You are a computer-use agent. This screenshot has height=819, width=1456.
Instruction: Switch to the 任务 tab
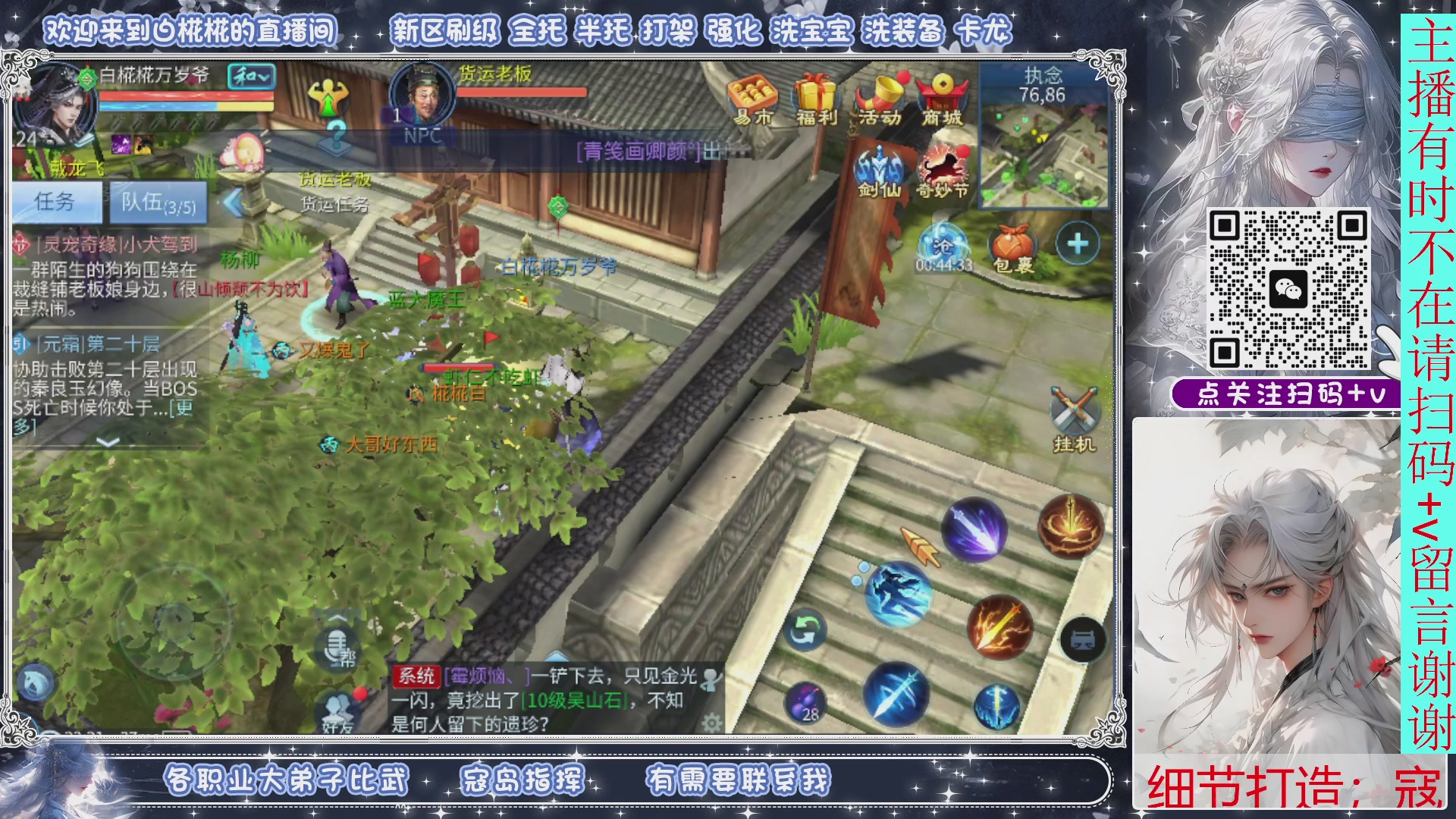[57, 202]
